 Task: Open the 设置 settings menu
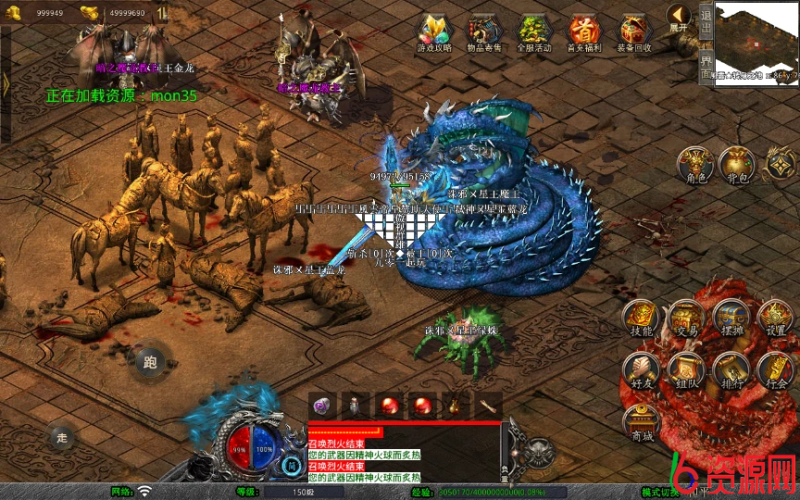coord(777,319)
